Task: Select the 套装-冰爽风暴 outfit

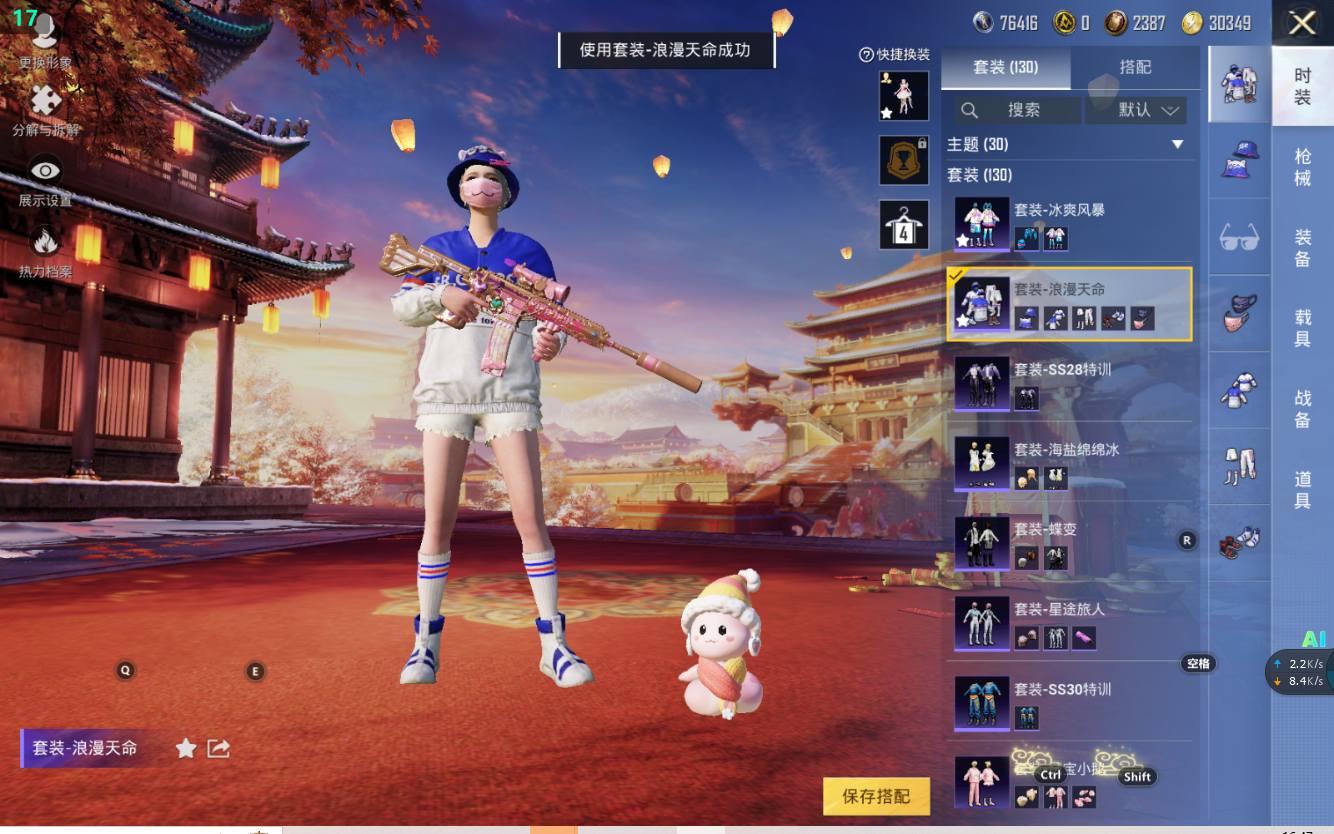Action: click(1069, 223)
